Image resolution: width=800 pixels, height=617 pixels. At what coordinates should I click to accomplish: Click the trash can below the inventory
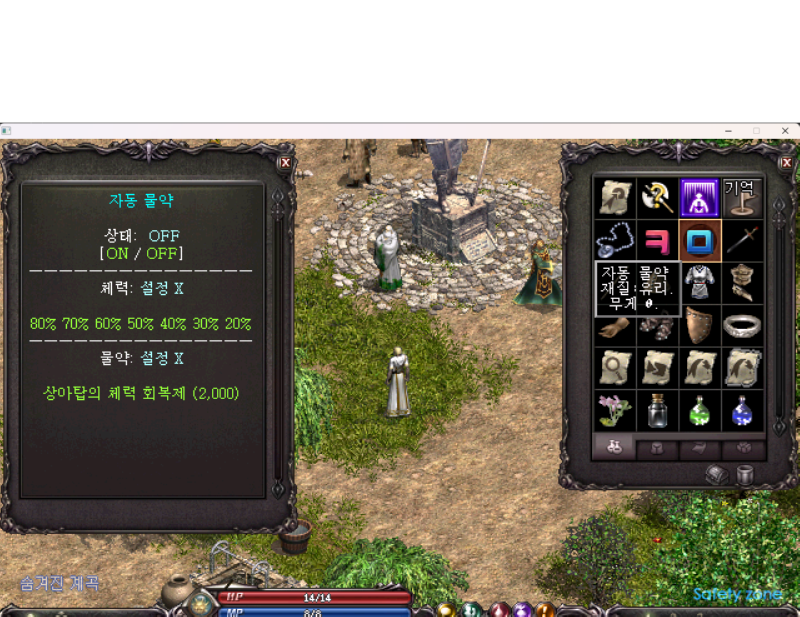pyautogui.click(x=745, y=474)
